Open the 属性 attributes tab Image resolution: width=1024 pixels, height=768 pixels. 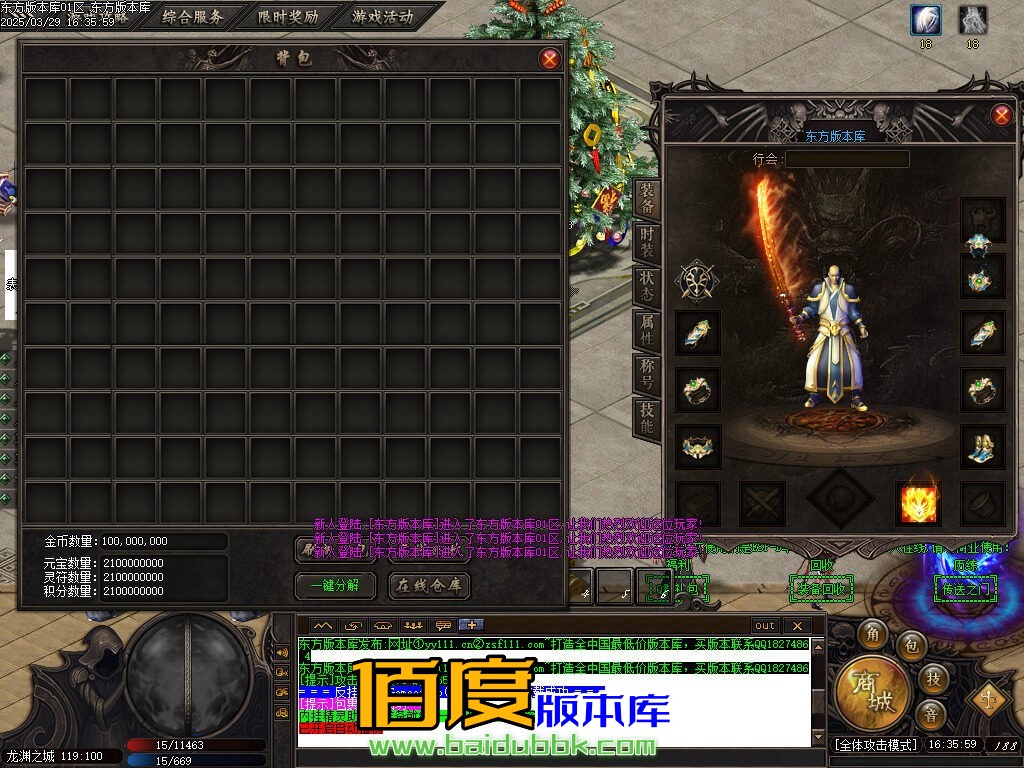click(647, 330)
